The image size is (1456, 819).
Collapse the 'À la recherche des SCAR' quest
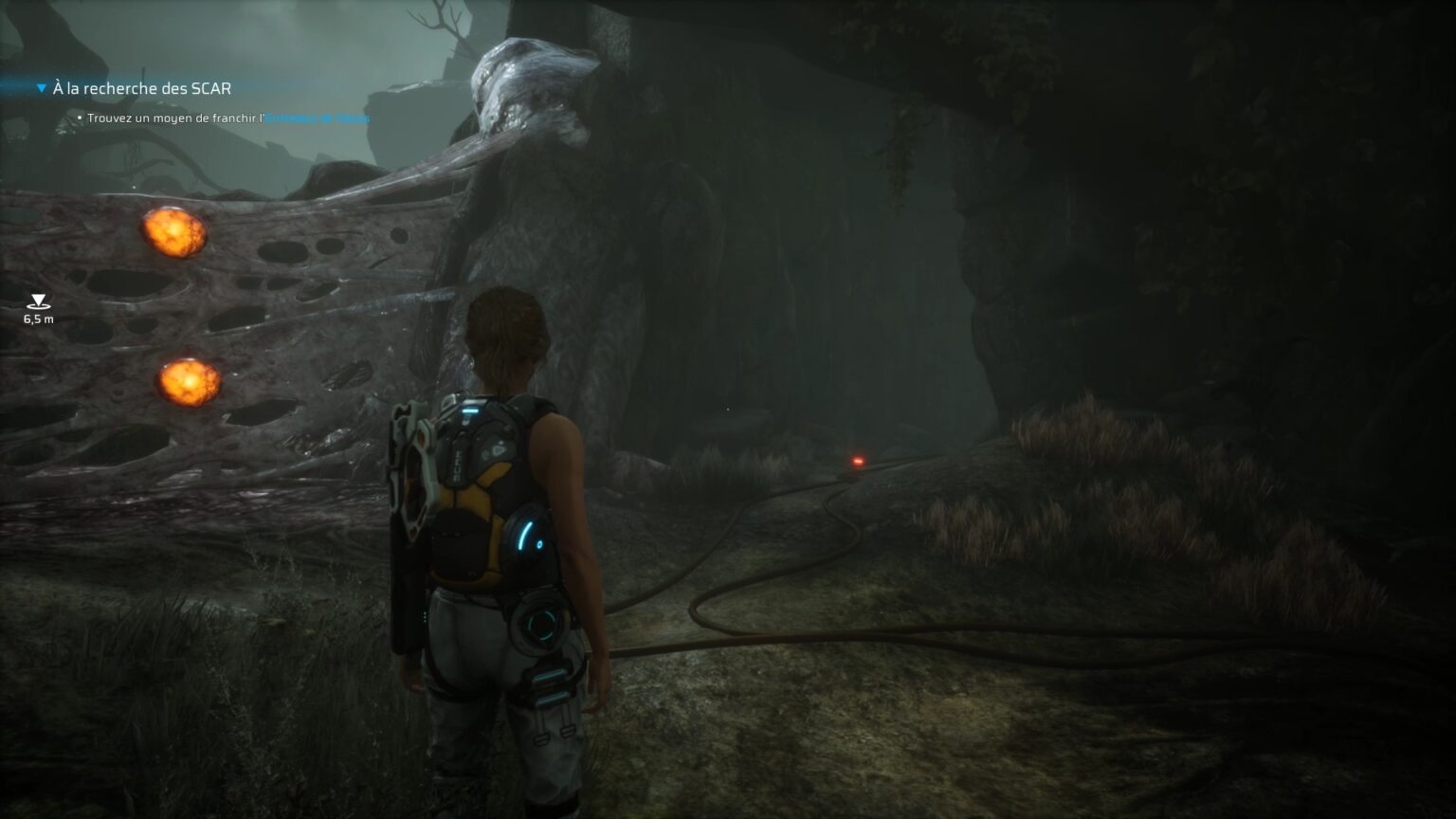pyautogui.click(x=40, y=86)
